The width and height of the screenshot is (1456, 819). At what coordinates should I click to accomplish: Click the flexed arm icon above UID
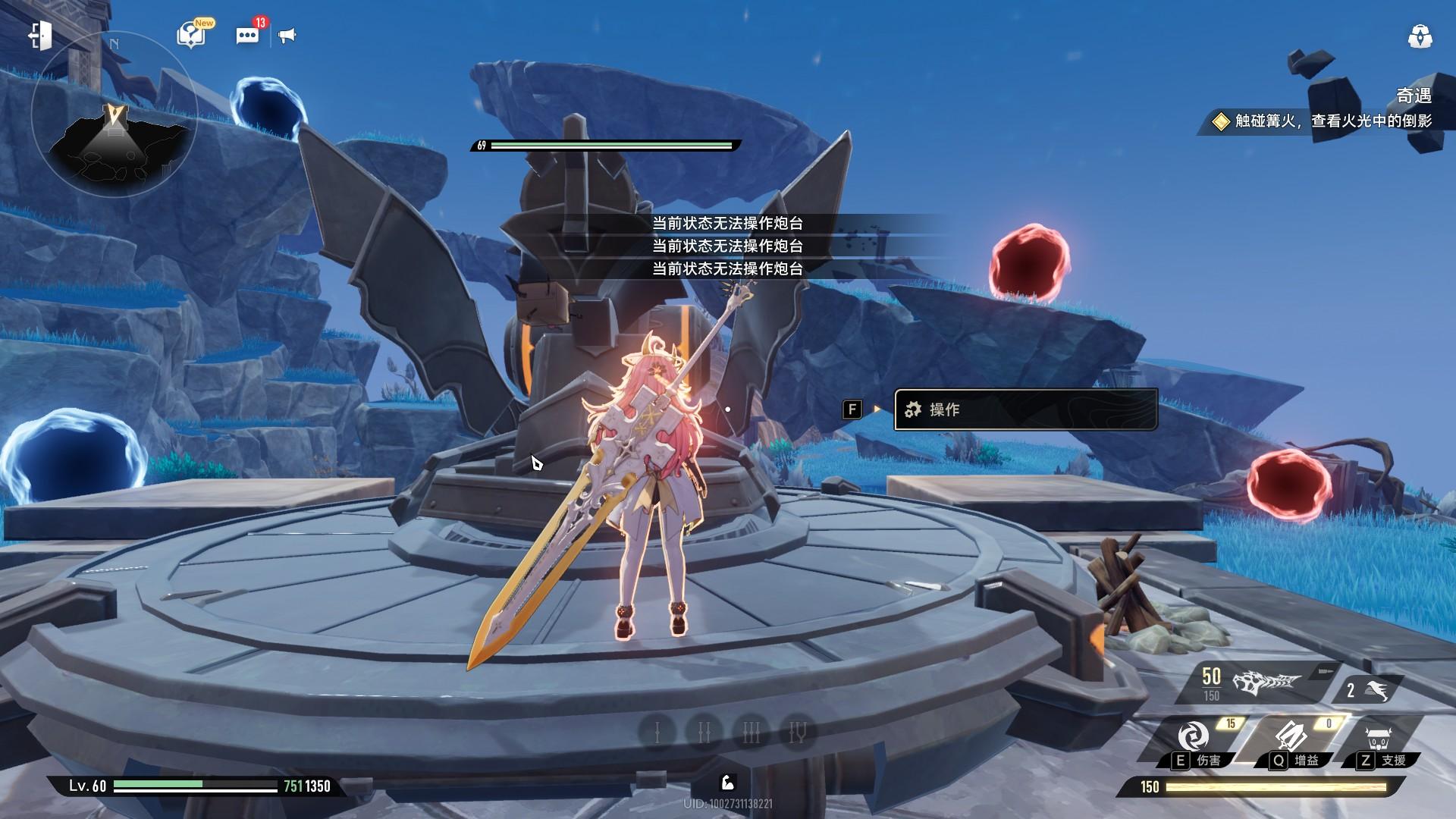726,782
